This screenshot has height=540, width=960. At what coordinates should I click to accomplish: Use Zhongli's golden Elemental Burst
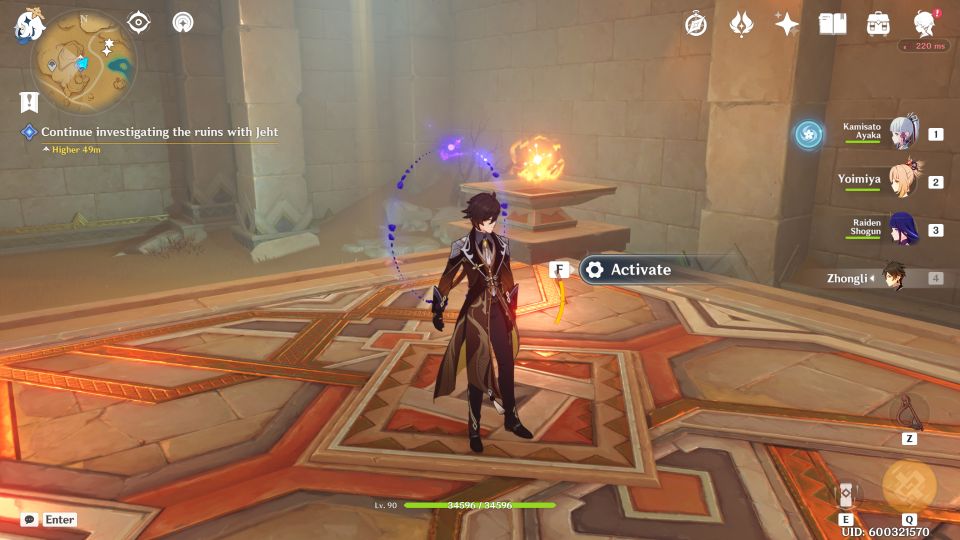[x=909, y=485]
